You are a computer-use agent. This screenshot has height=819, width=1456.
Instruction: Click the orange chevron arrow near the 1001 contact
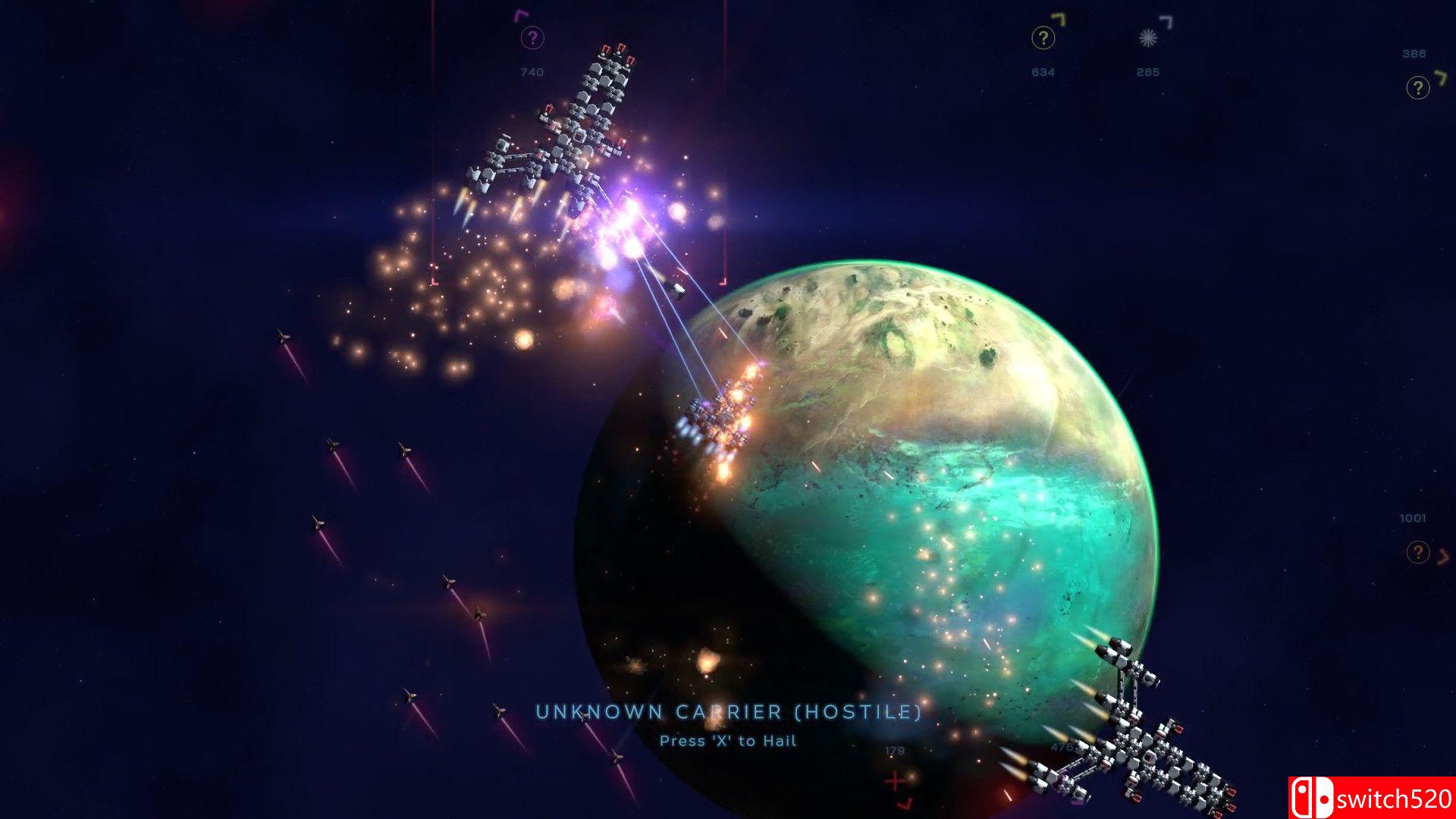point(1443,555)
